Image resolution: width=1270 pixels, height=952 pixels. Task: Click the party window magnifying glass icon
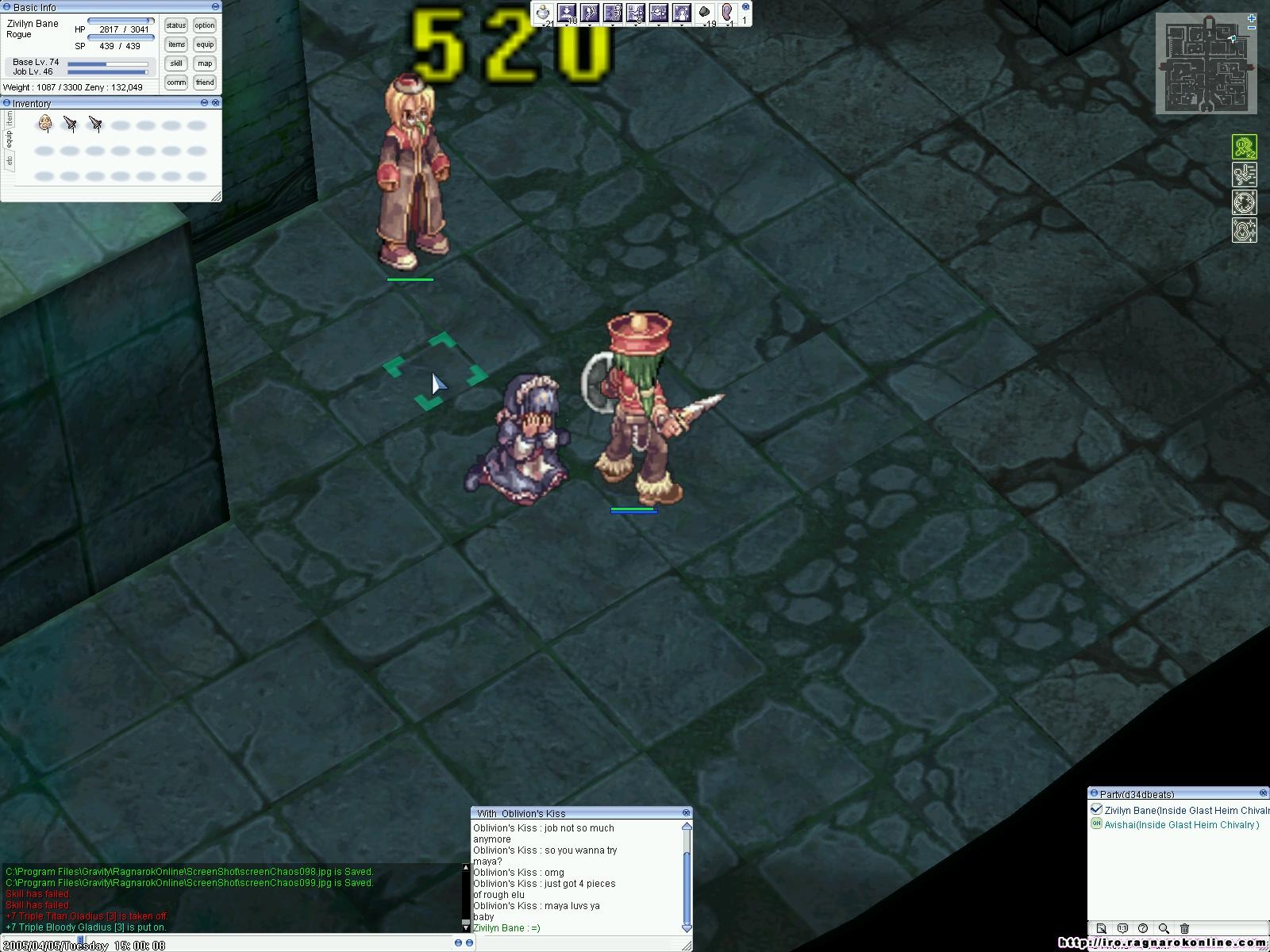pos(1164,928)
